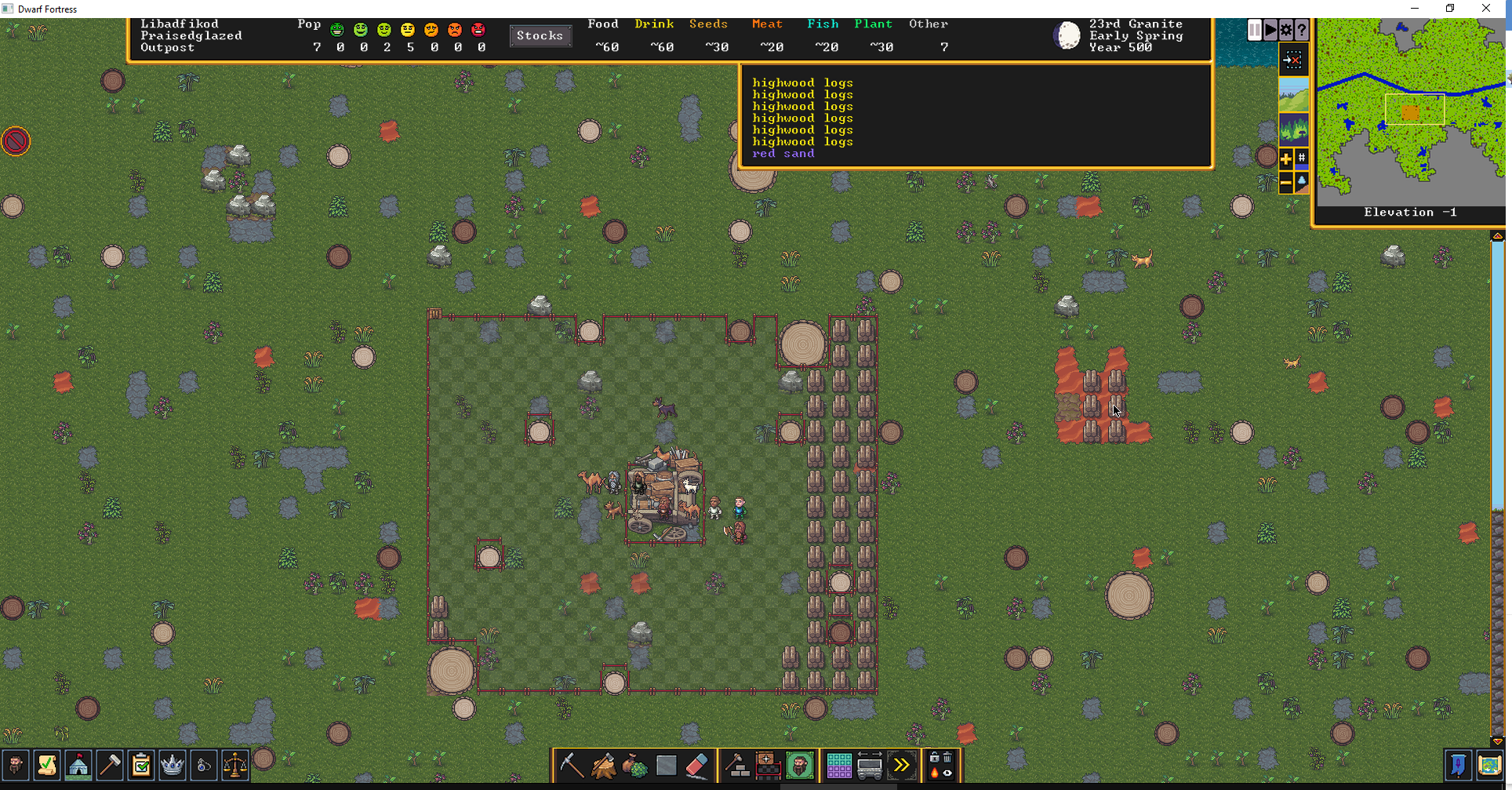This screenshot has height=790, width=1512.
Task: Open the labor hammer menu
Action: pos(110,765)
